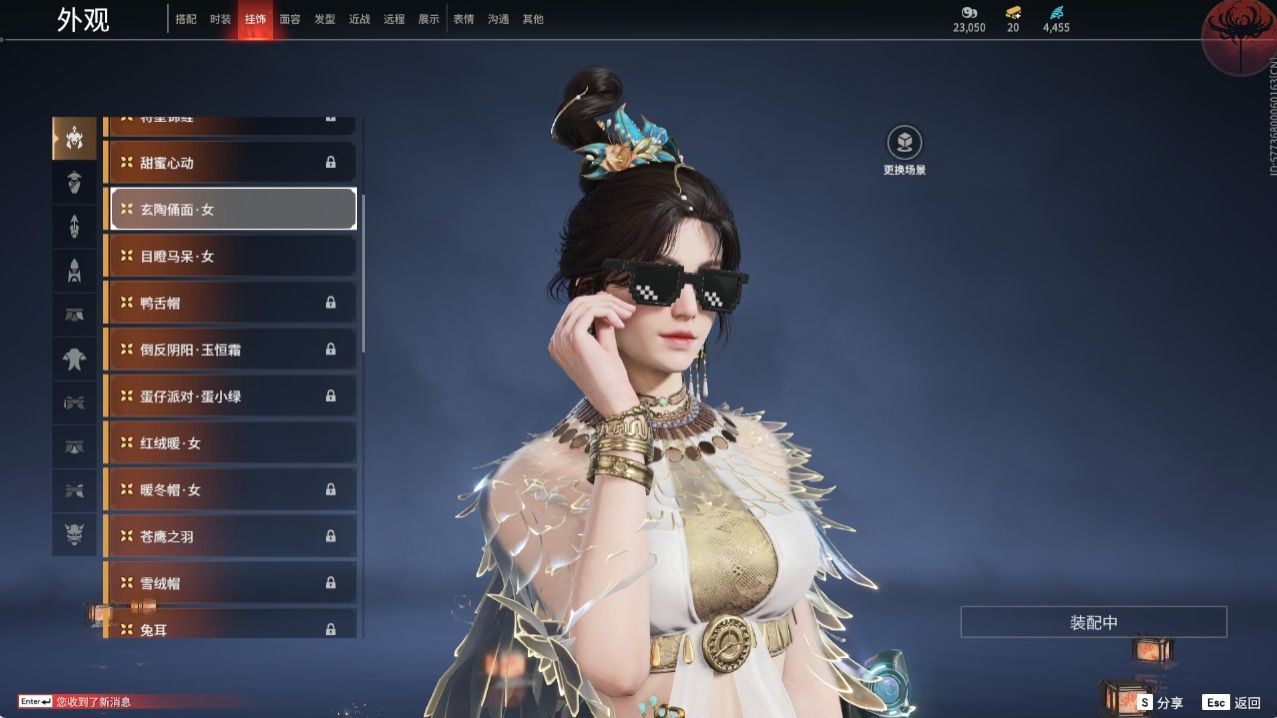The height and width of the screenshot is (718, 1277).
Task: Switch to the 搭配 tab
Action: (x=186, y=19)
